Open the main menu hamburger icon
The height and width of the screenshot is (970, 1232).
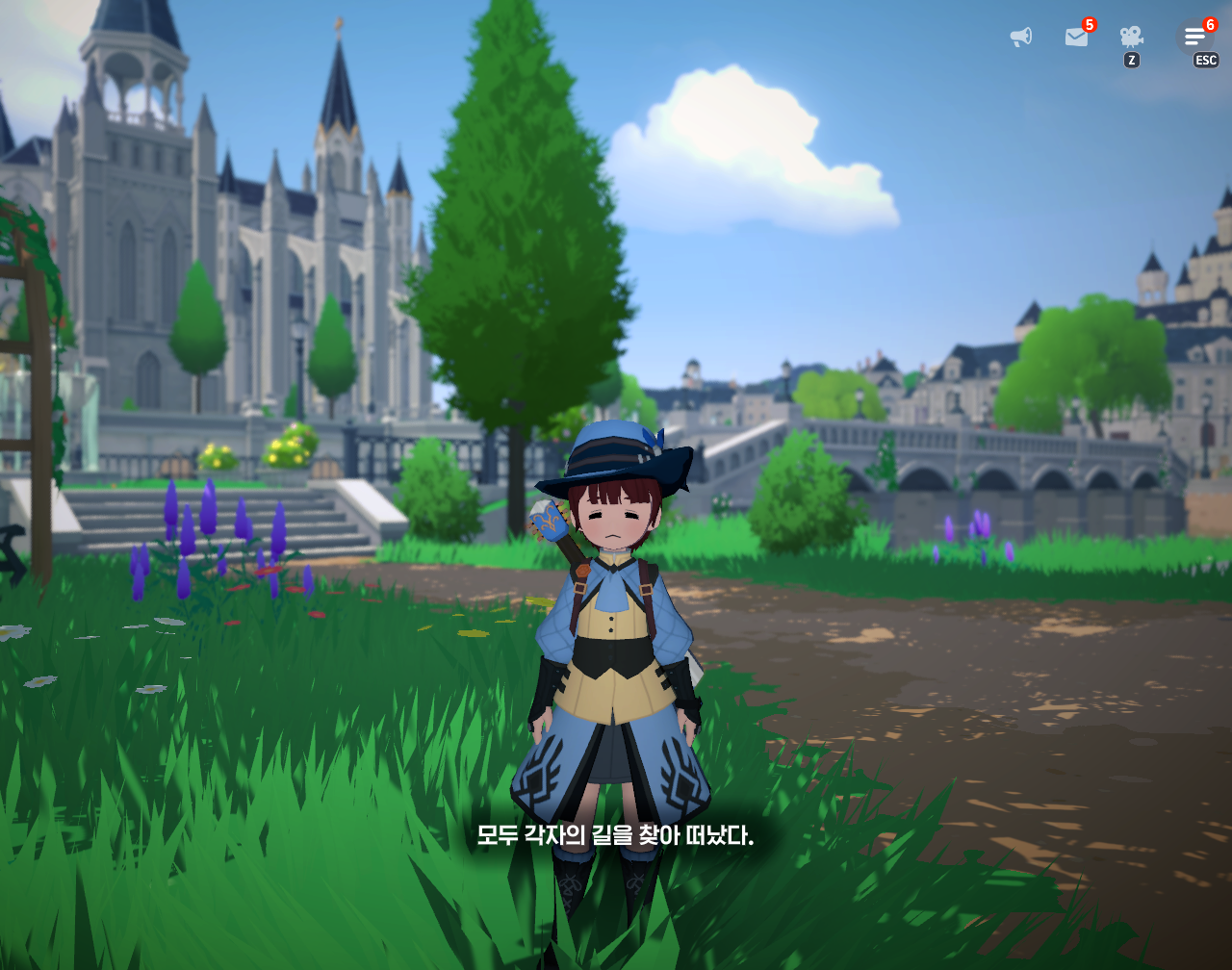coord(1194,38)
